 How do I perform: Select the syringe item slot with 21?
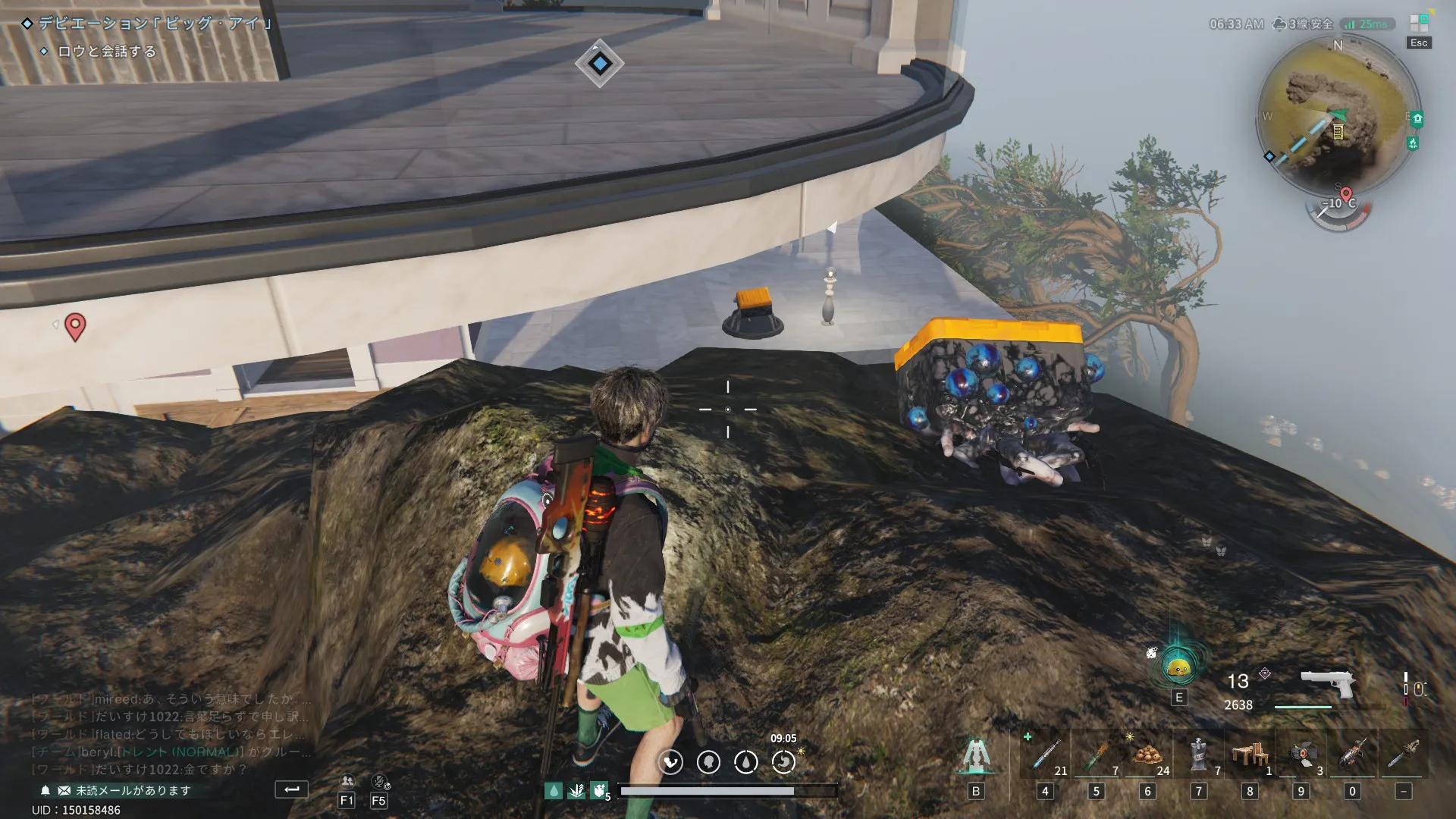(x=1045, y=755)
